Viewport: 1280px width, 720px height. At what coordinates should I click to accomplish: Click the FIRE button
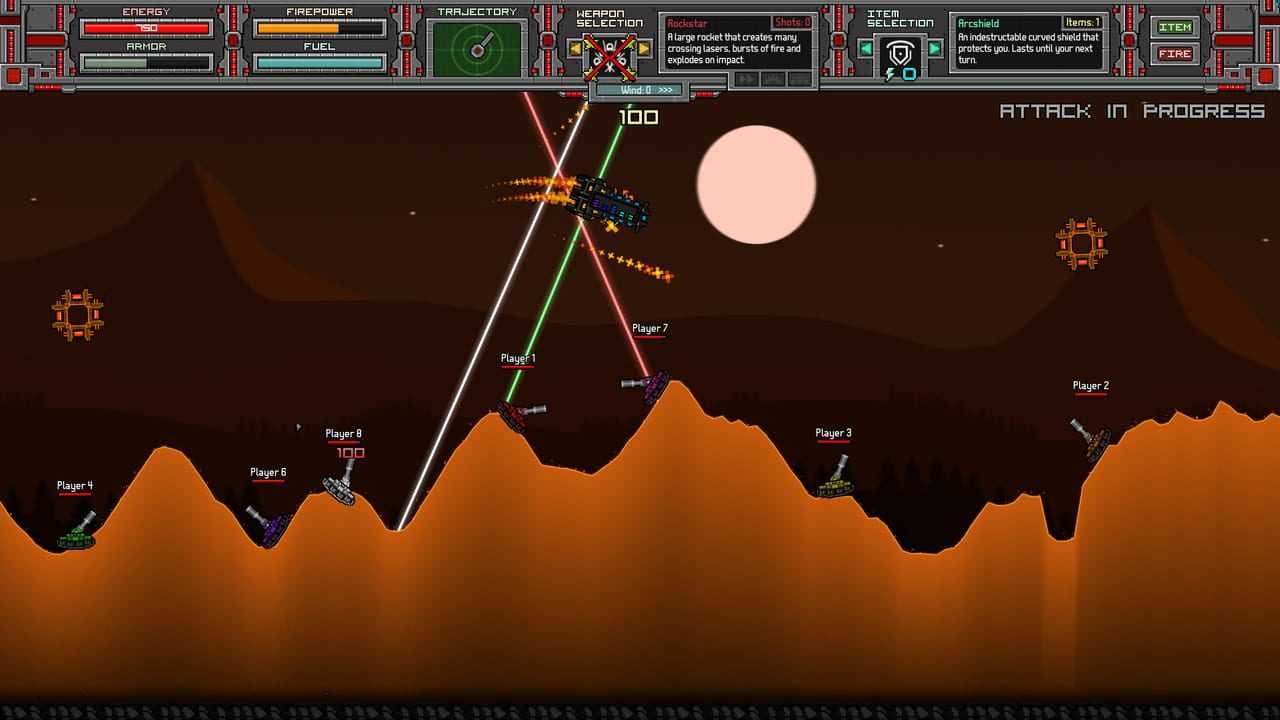[x=1175, y=53]
